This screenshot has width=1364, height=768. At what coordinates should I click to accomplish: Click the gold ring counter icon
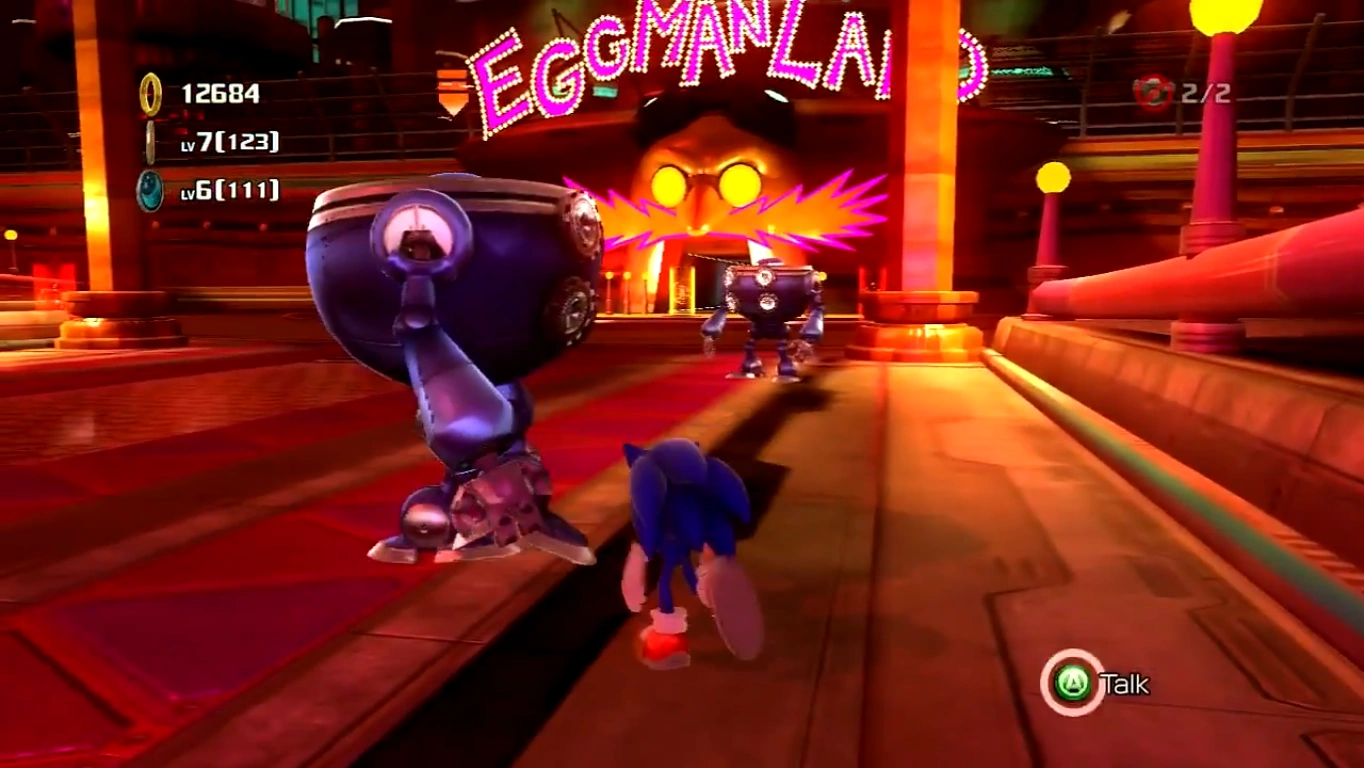tap(150, 94)
